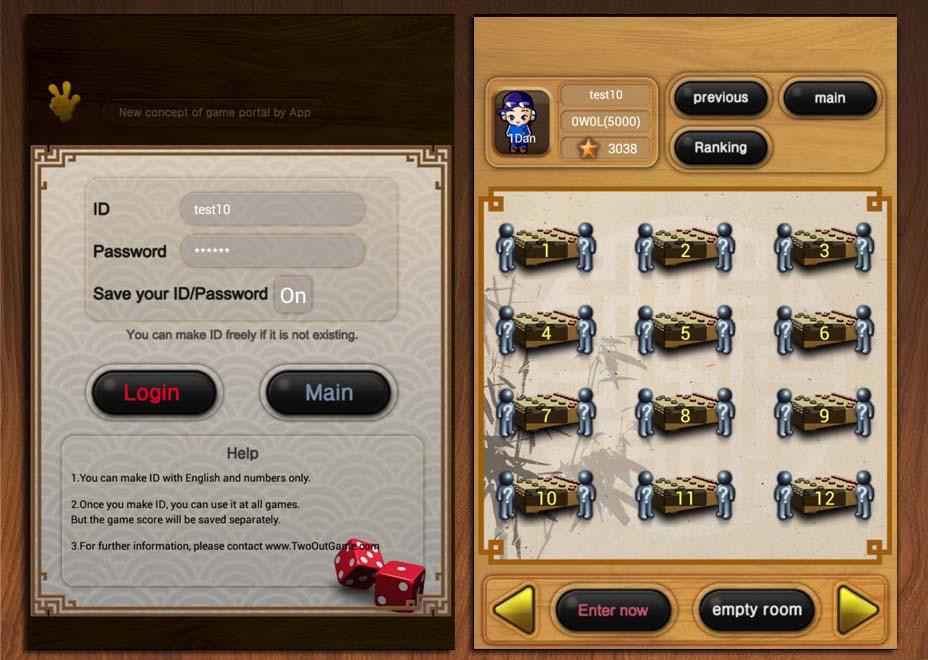Return with the previous button
Image resolution: width=928 pixels, height=660 pixels.
pyautogui.click(x=720, y=98)
